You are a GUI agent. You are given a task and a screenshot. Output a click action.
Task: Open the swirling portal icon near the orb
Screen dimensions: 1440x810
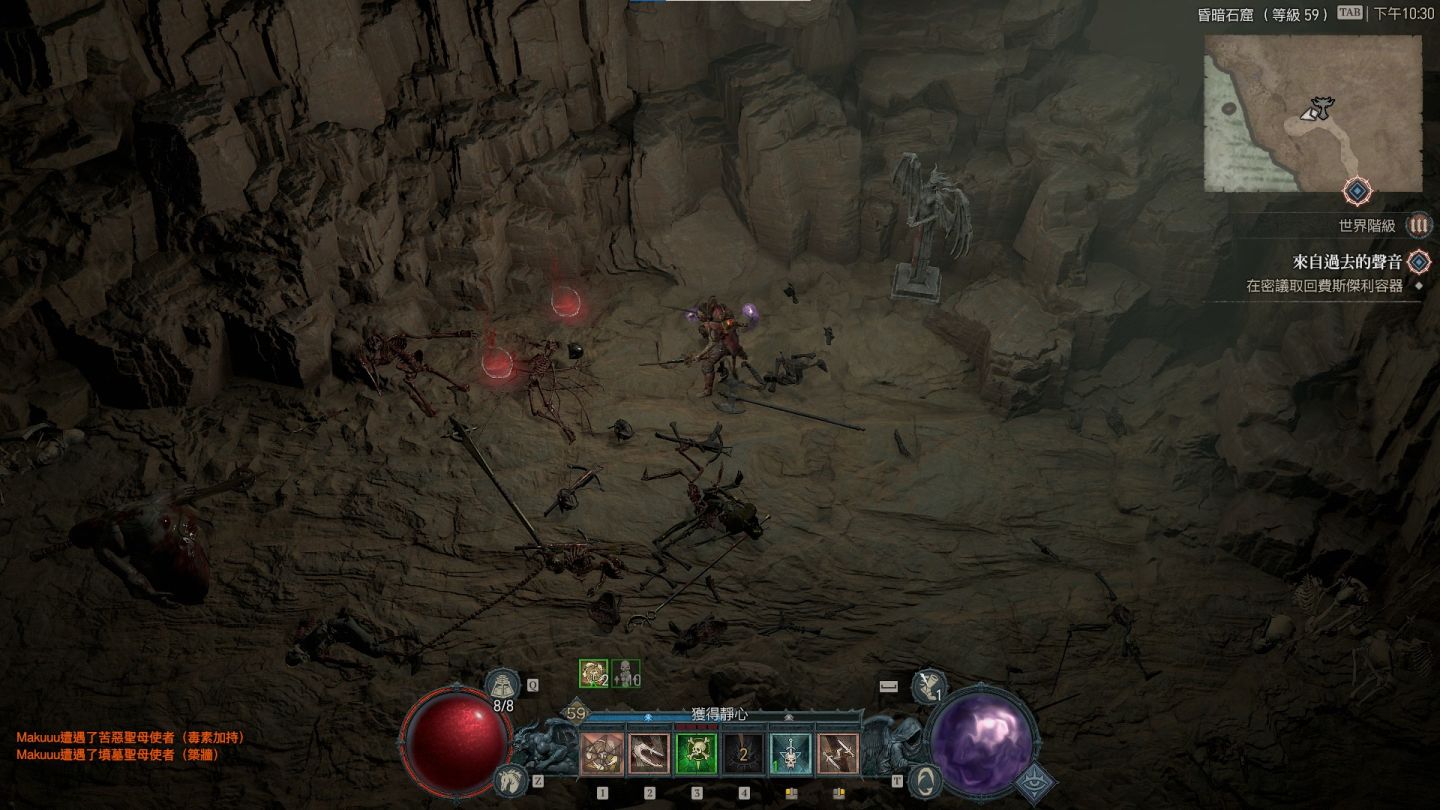pyautogui.click(x=928, y=778)
